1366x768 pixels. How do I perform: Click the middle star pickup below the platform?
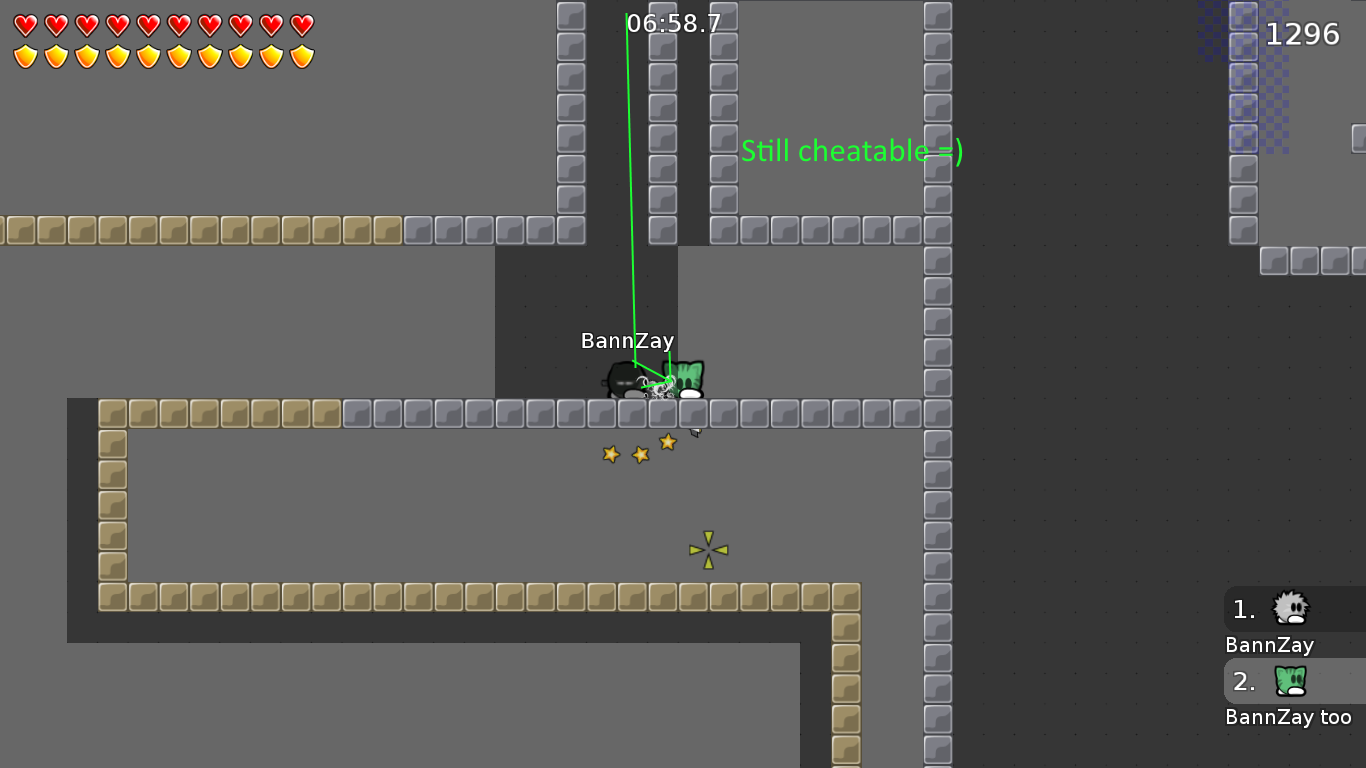[640, 455]
